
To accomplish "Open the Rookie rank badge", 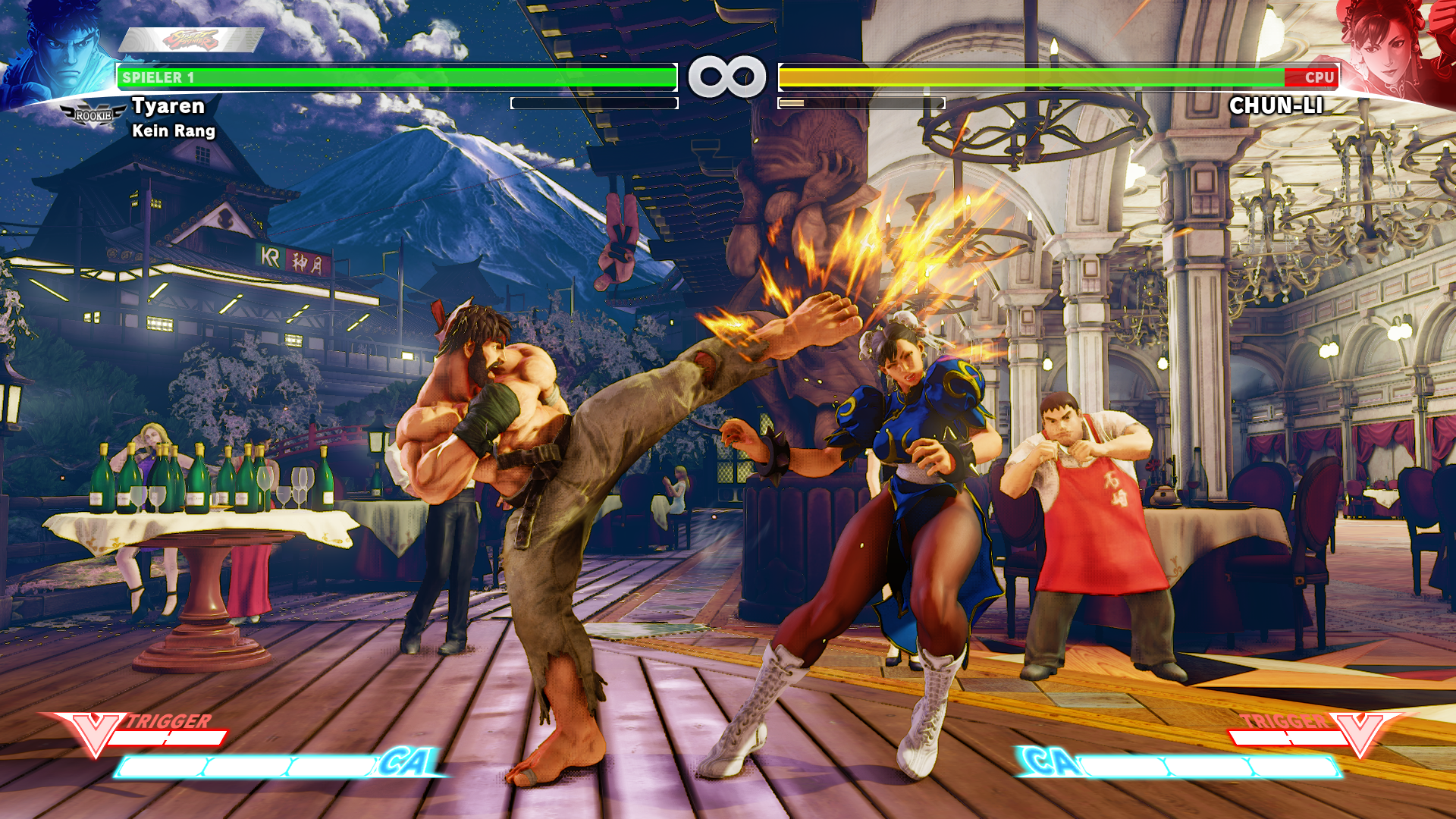I will pyautogui.click(x=93, y=115).
